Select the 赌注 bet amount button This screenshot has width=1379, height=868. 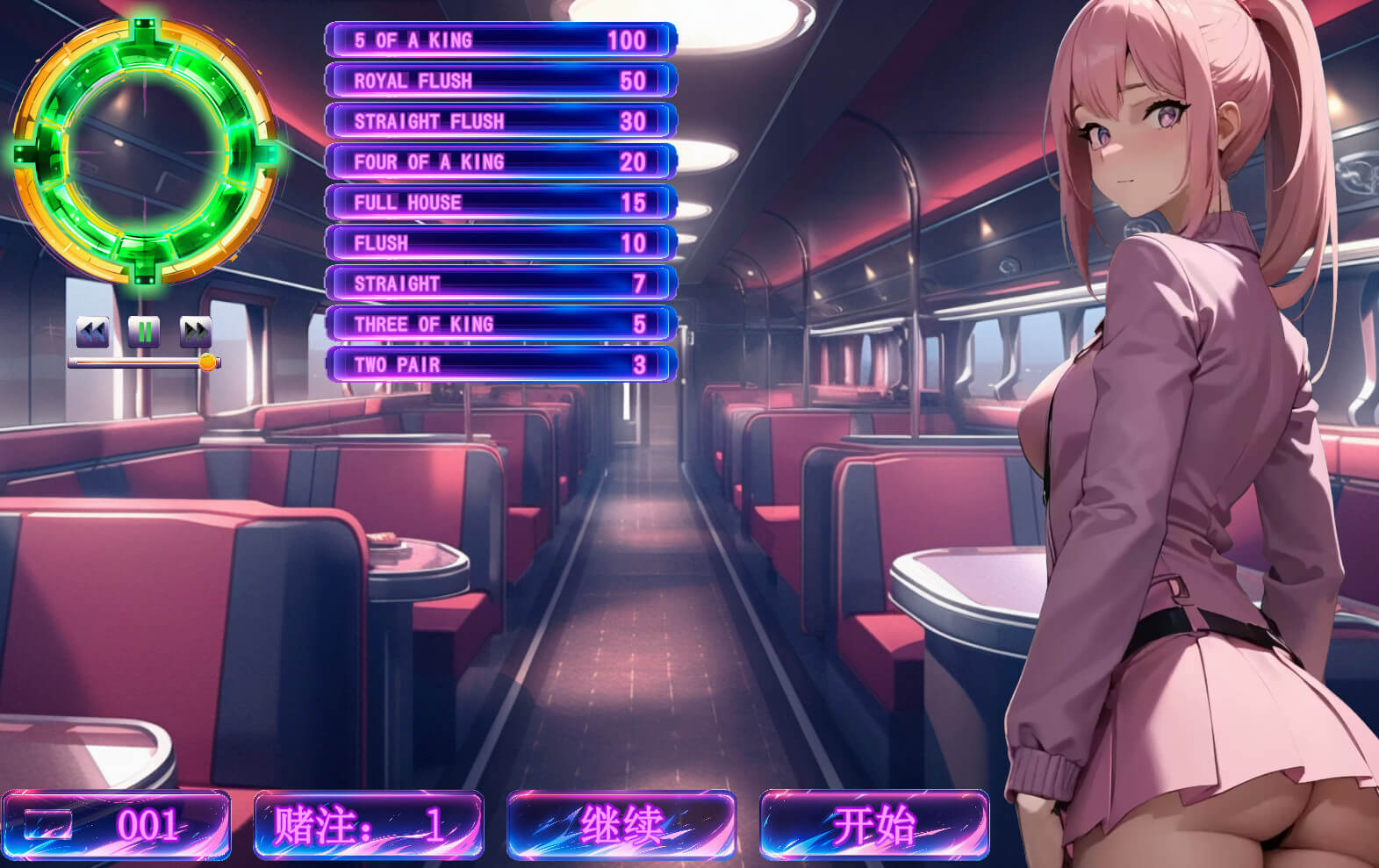[x=368, y=825]
